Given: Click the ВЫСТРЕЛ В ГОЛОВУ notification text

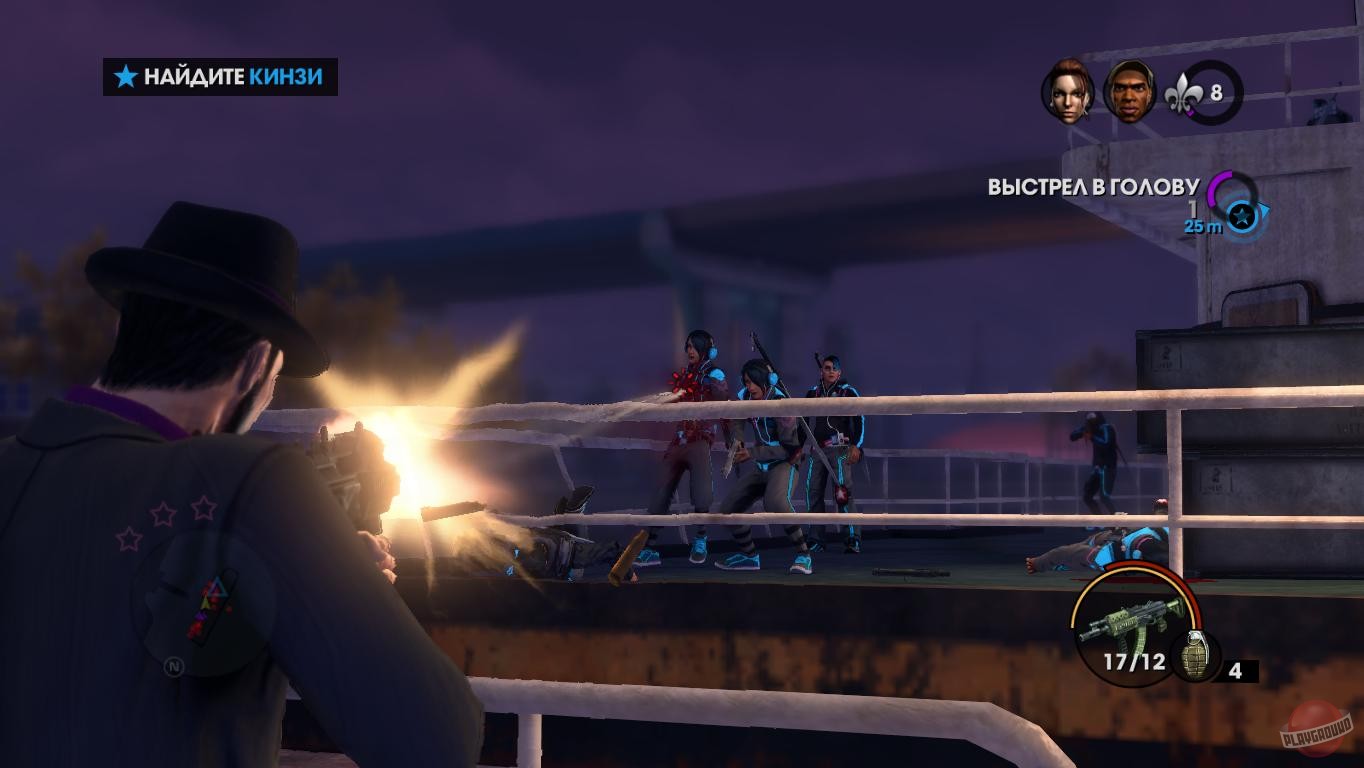Looking at the screenshot, I should [1091, 184].
